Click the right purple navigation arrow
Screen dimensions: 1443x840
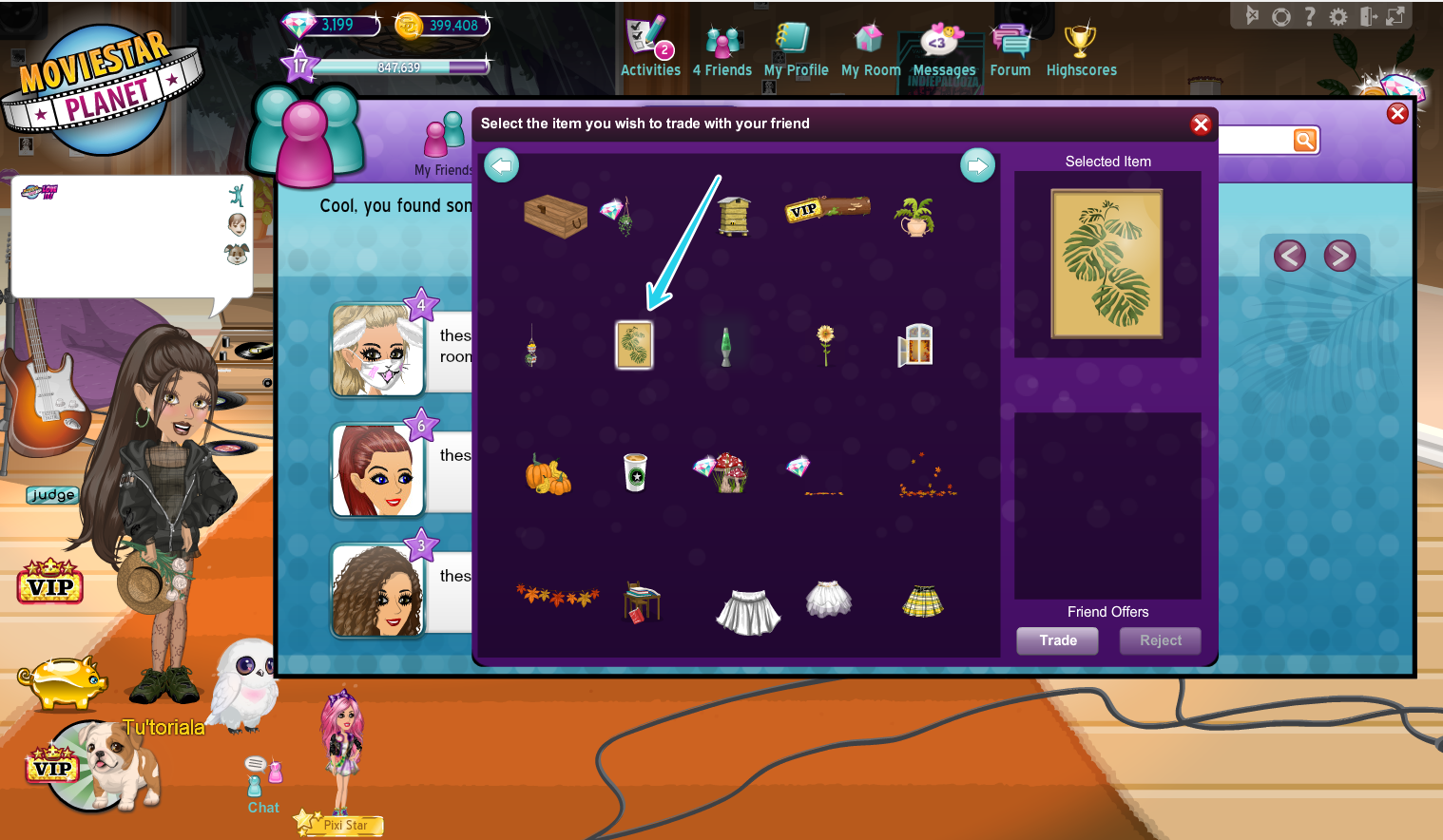pos(1341,255)
